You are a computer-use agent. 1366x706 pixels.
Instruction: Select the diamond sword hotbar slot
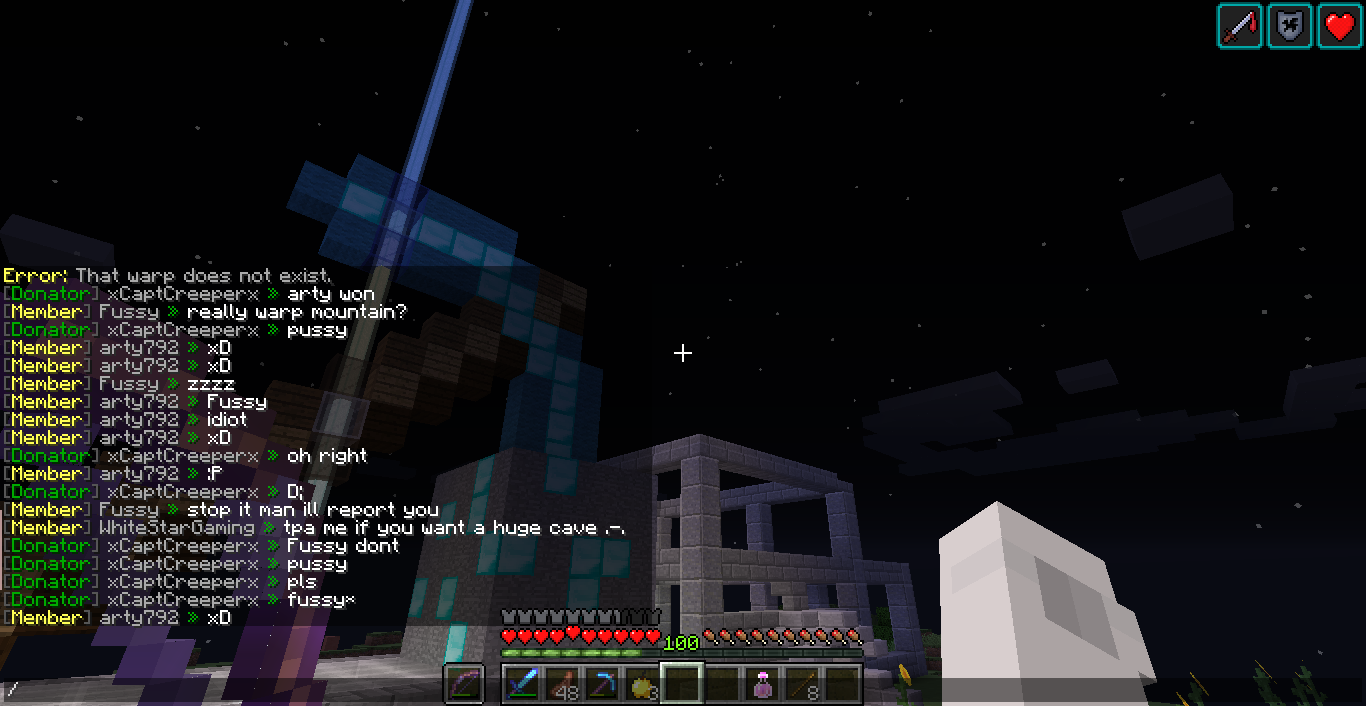pyautogui.click(x=522, y=684)
